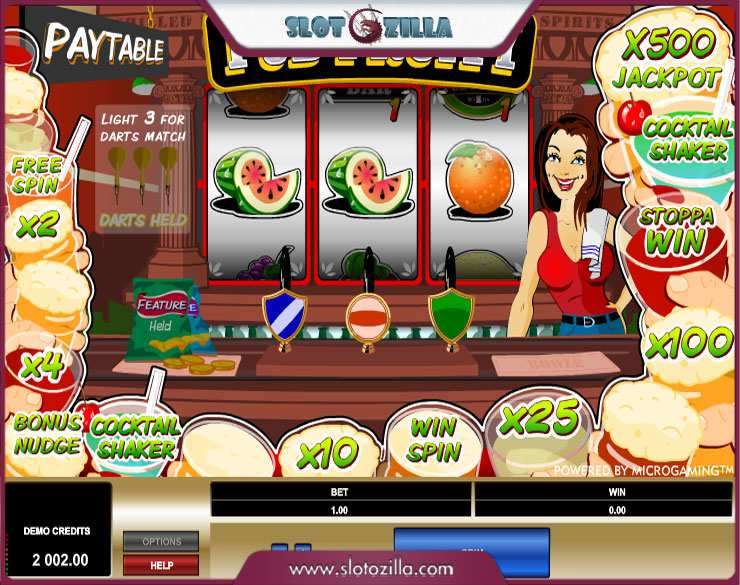
Task: Visit the slotozilla.com website link
Action: (x=370, y=569)
